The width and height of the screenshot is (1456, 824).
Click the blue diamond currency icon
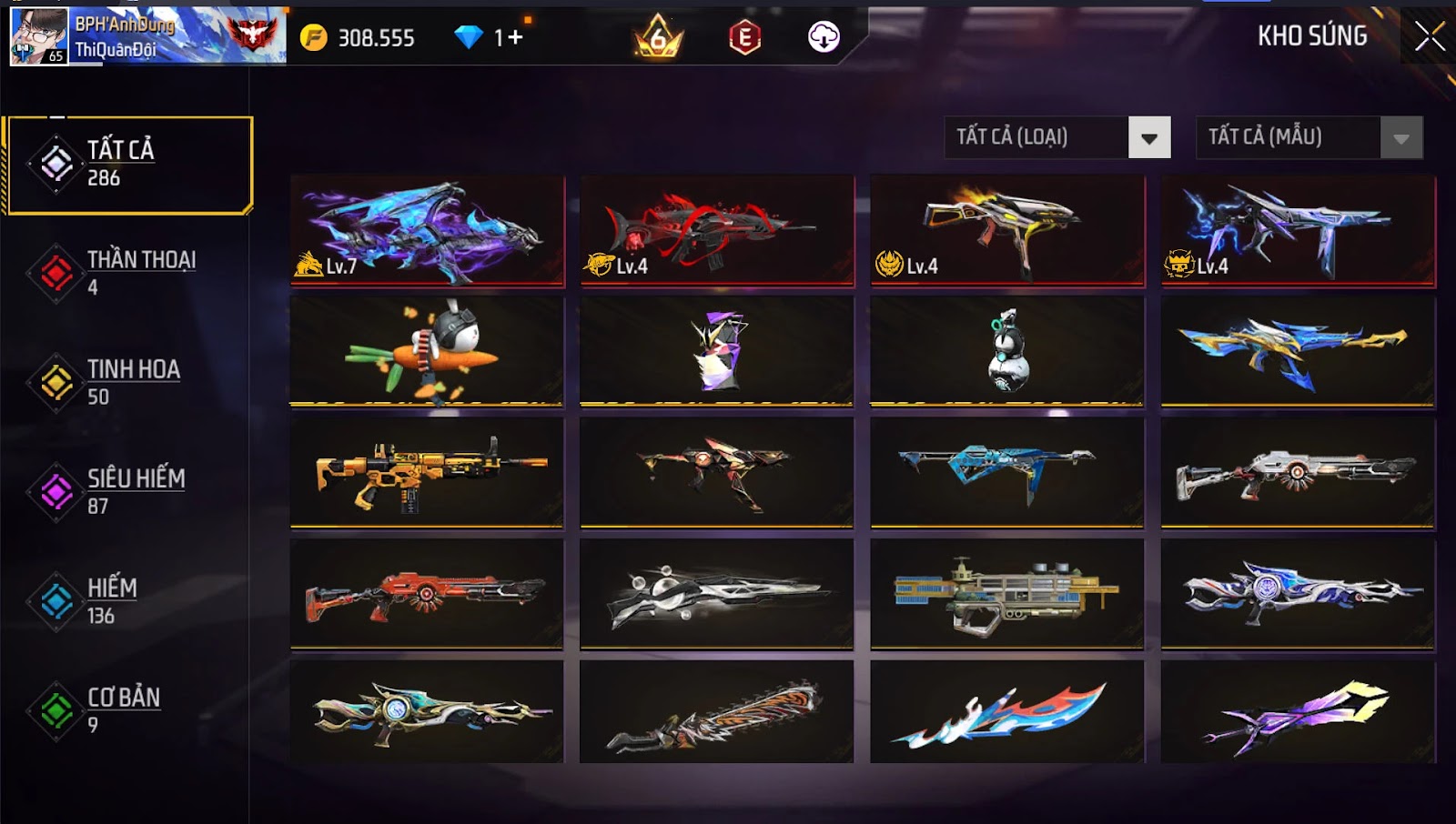[x=468, y=38]
